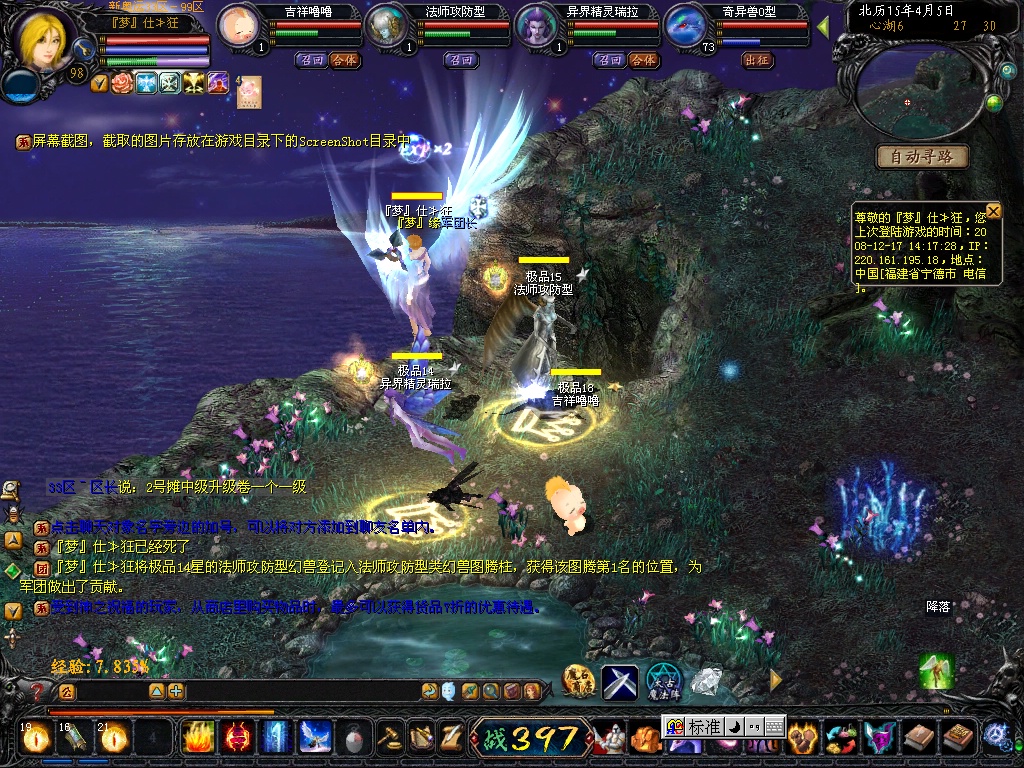Use the crossed swords skill icon
The image size is (1024, 768).
[x=619, y=682]
